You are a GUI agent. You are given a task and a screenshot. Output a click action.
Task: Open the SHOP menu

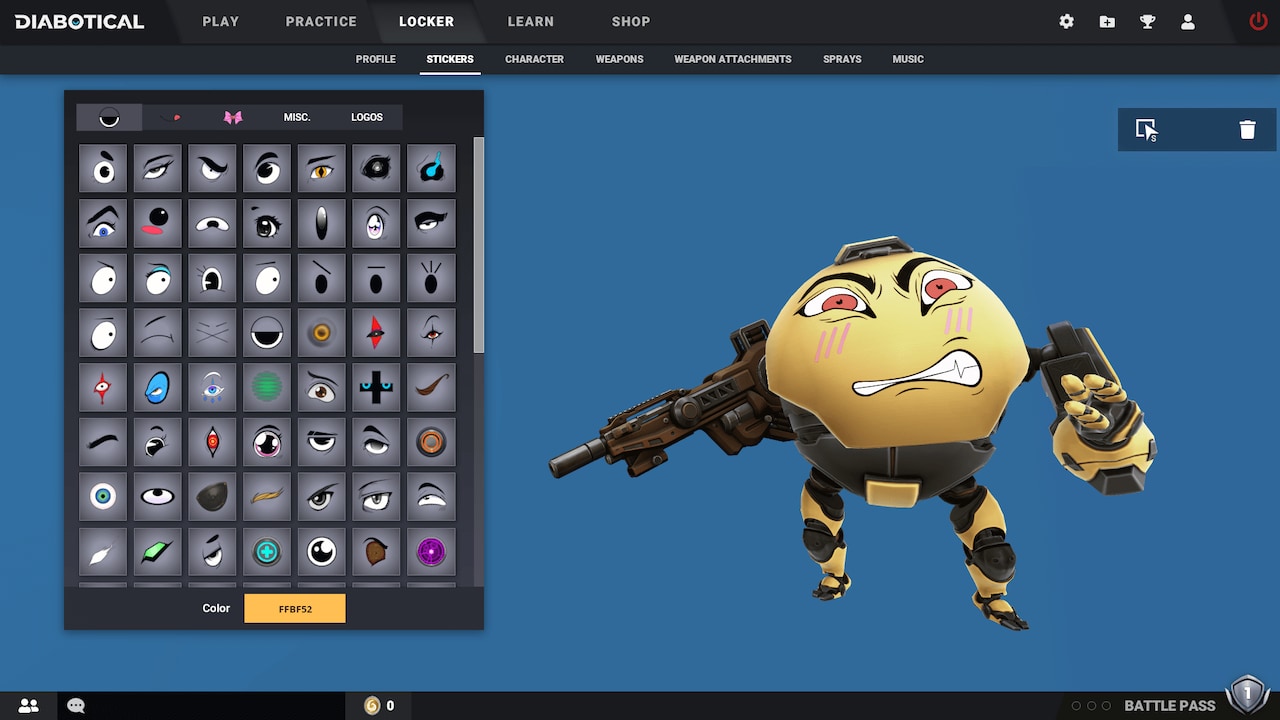click(630, 21)
